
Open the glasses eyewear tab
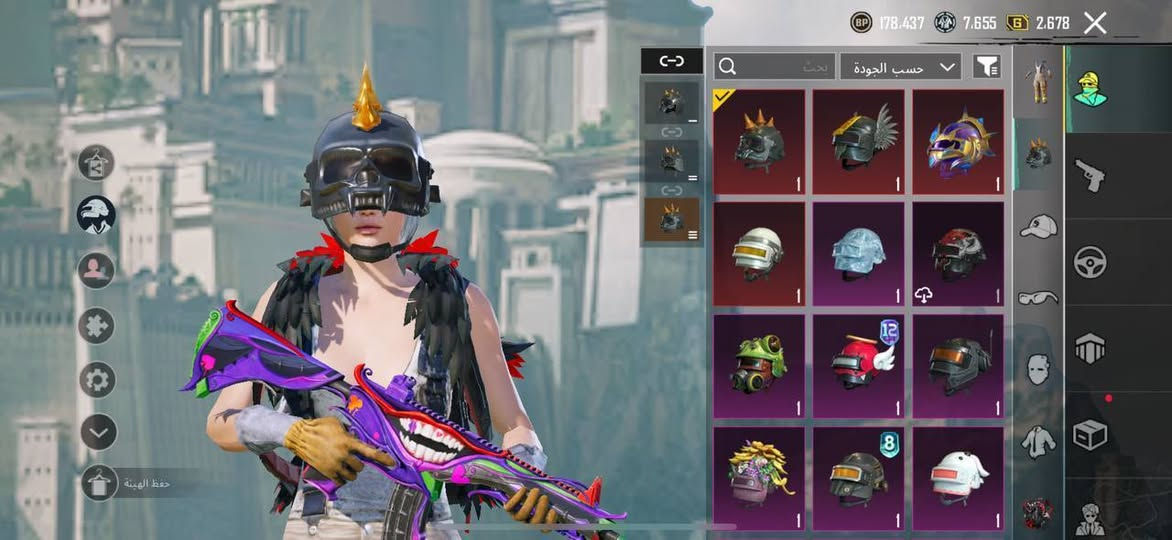click(x=1038, y=297)
